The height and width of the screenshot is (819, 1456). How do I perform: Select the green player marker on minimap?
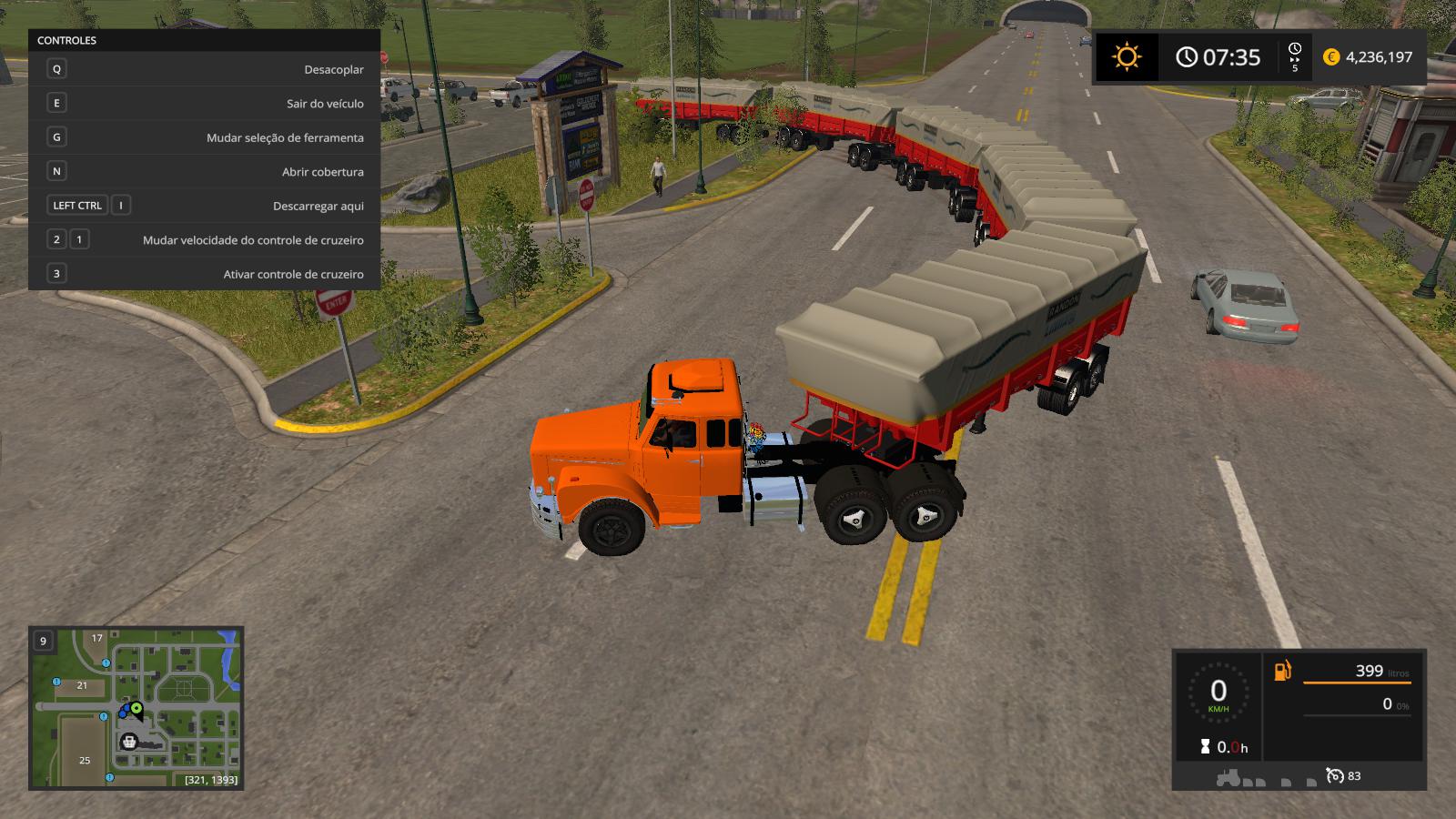[136, 707]
